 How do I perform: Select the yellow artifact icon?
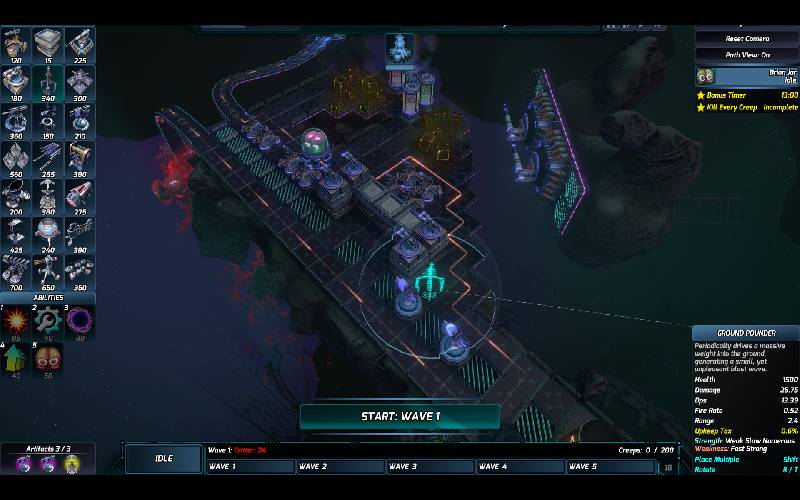71,464
